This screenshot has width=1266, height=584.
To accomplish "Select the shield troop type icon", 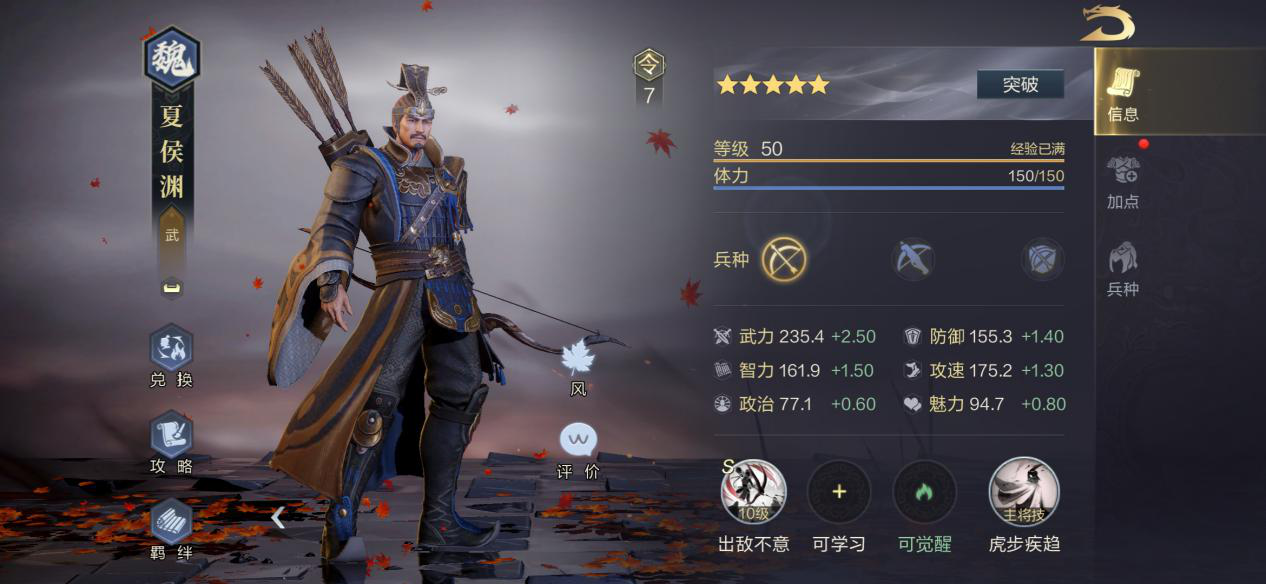I will point(1042,260).
